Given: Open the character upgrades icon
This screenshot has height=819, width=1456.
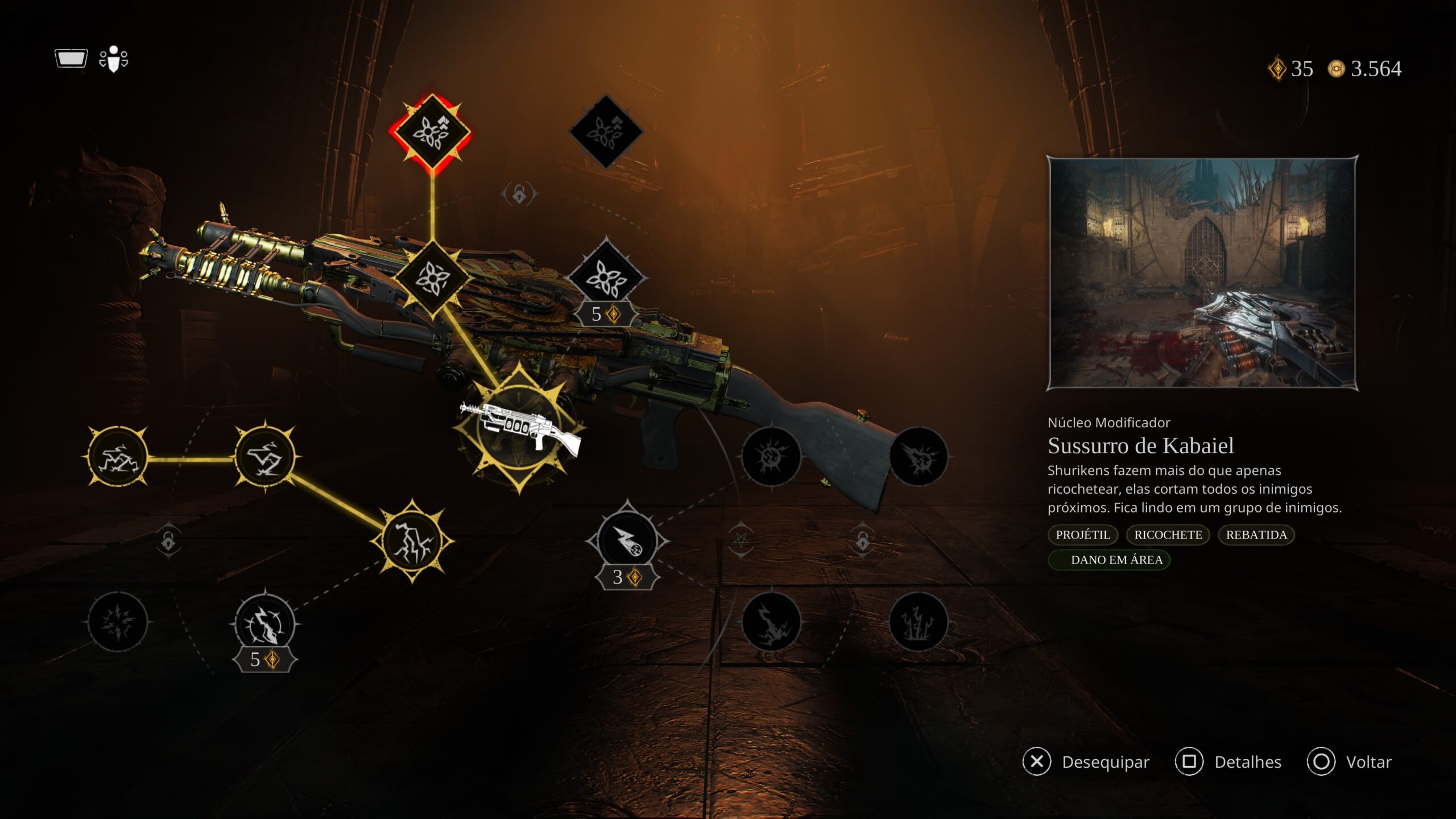Looking at the screenshot, I should [114, 59].
